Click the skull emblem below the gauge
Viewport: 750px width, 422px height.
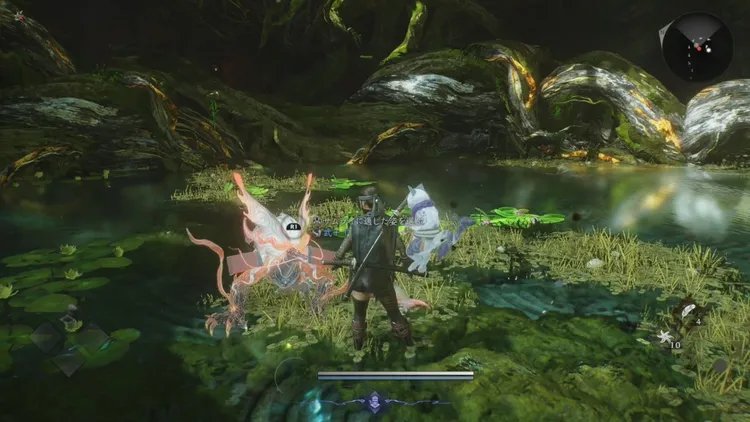(x=374, y=401)
